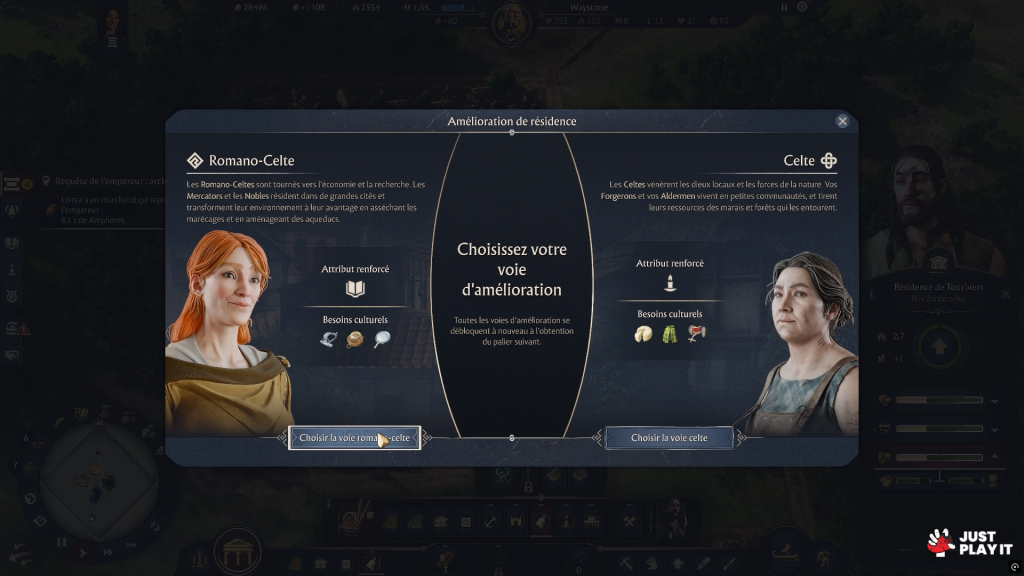This screenshot has width=1024, height=576.
Task: Click the hand mirror need icon
Action: click(x=381, y=340)
